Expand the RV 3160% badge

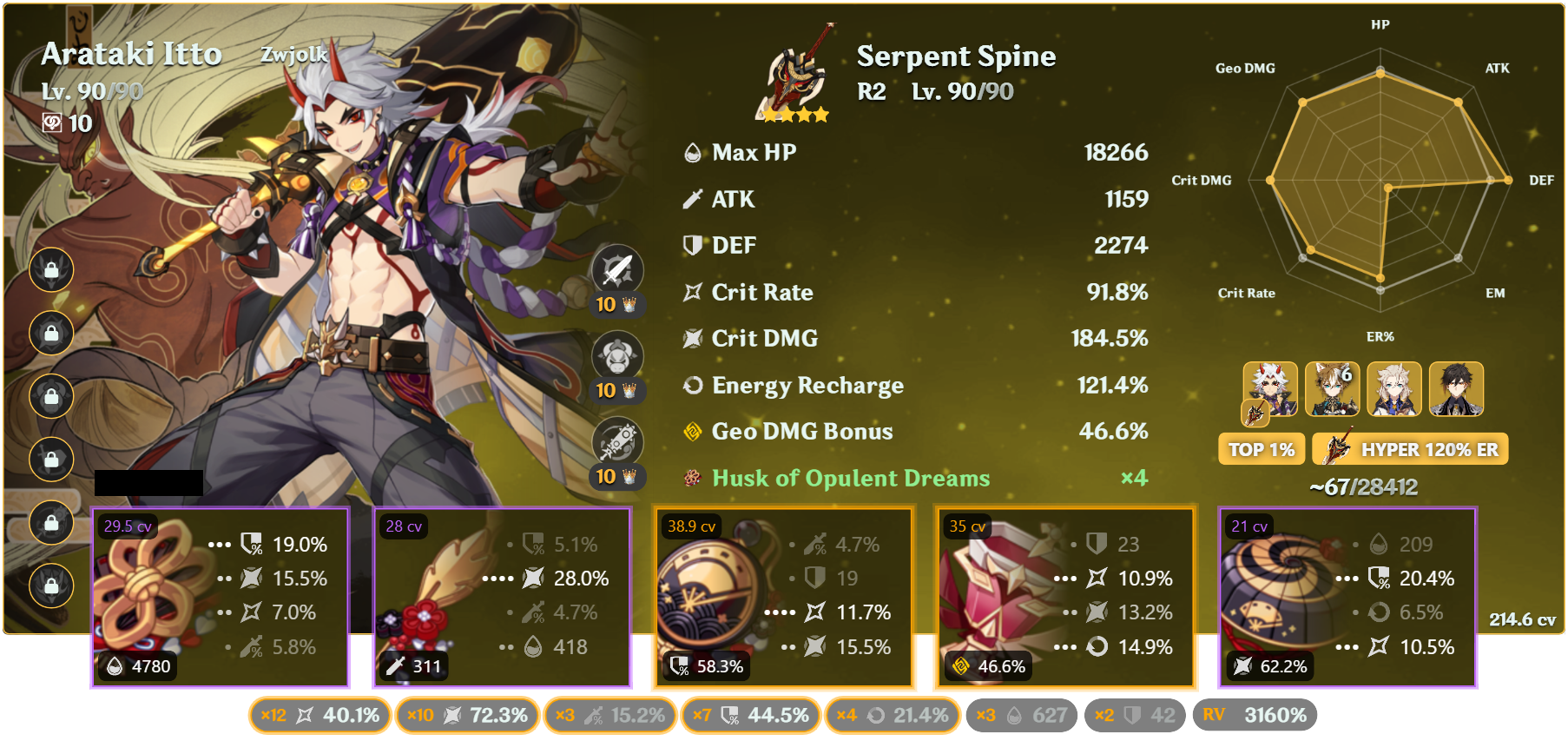point(1256,716)
